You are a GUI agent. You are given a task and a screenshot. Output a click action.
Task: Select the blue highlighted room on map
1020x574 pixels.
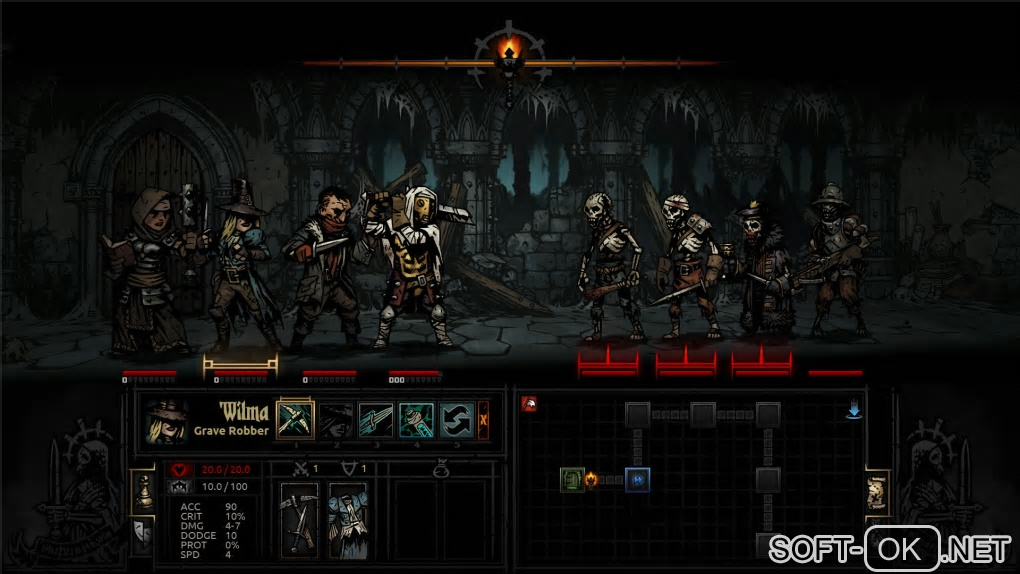tap(637, 480)
